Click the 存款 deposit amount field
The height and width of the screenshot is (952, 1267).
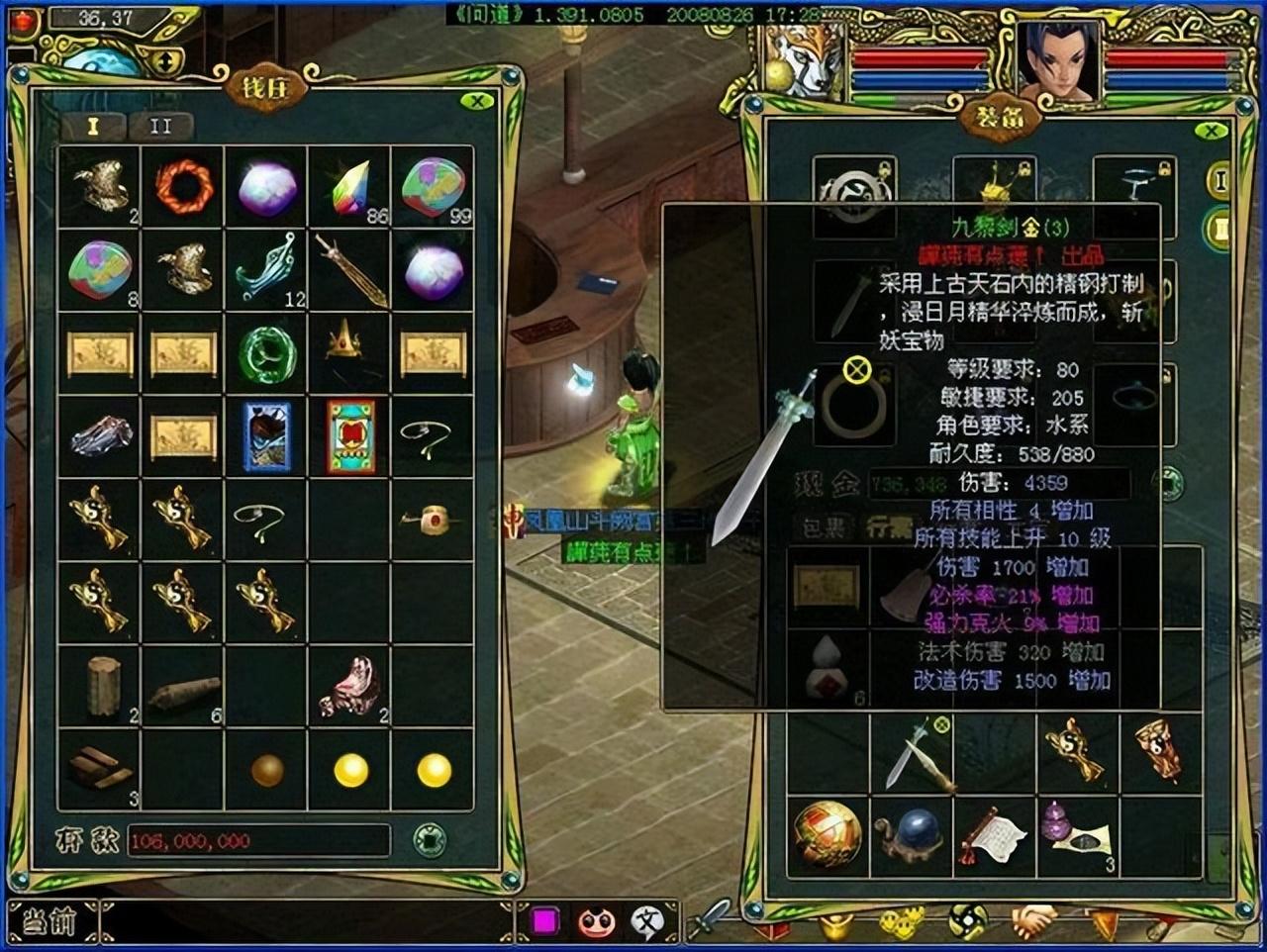point(257,840)
